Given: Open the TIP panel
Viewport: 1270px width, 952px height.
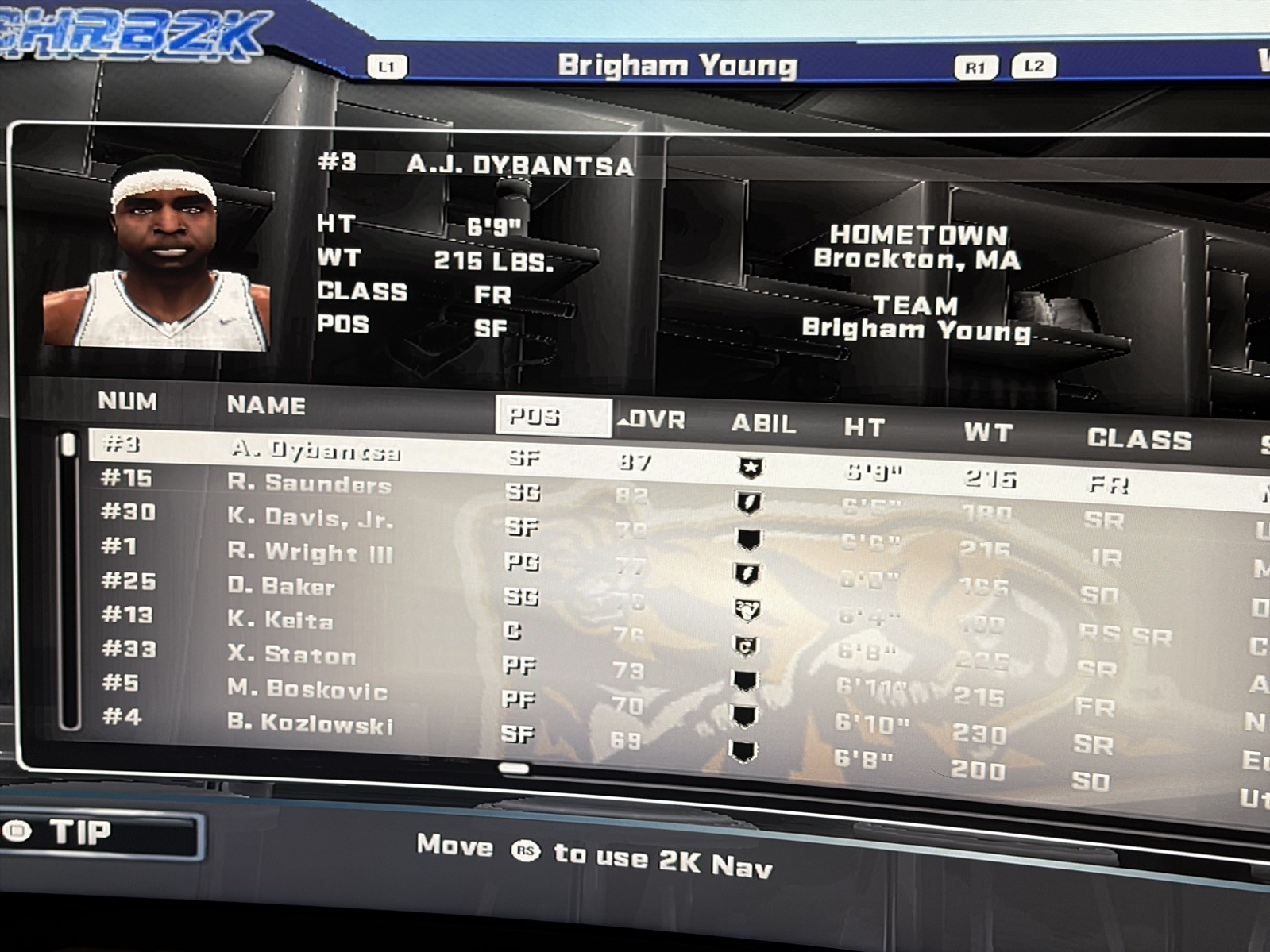Looking at the screenshot, I should click(x=102, y=833).
